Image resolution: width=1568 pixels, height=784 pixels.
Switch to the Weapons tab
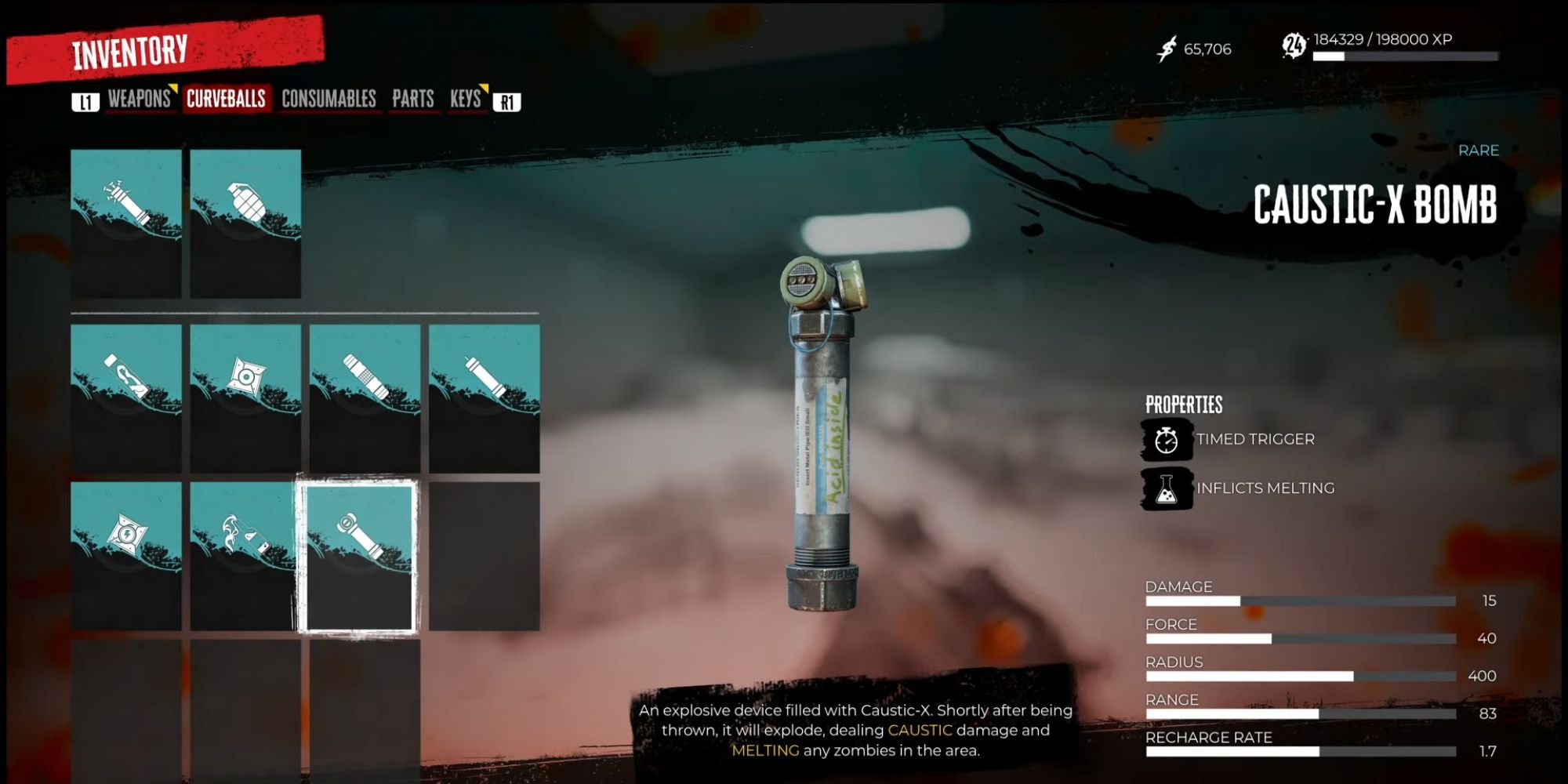click(x=140, y=100)
